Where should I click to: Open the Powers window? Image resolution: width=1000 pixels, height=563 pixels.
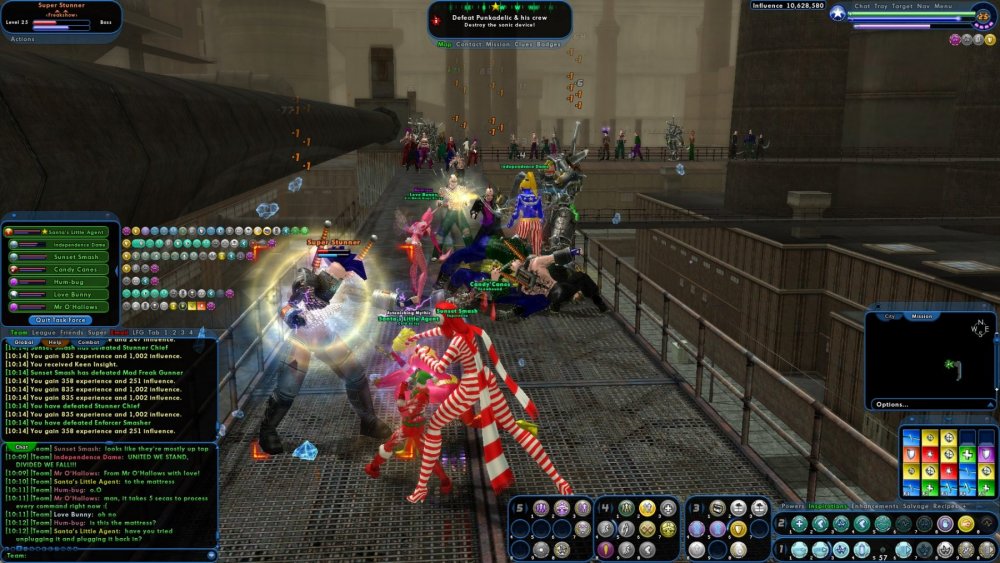792,506
